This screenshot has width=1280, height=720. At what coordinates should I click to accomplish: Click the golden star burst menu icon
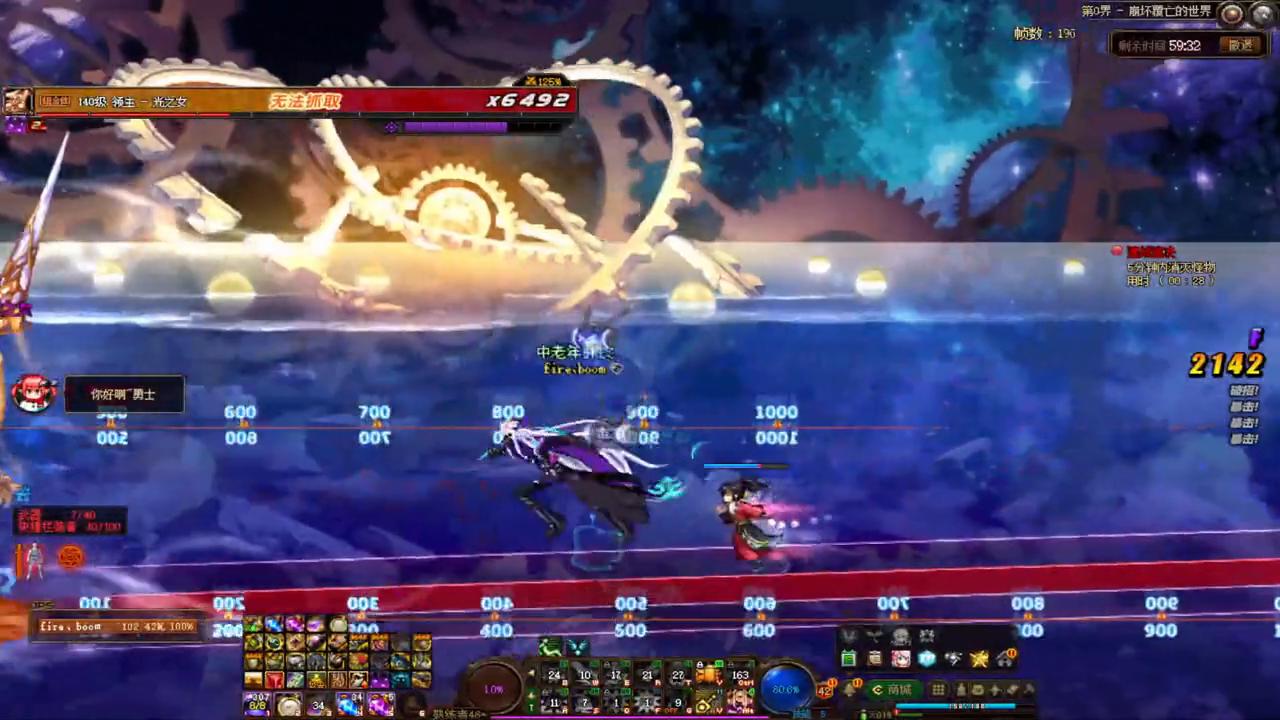(979, 659)
